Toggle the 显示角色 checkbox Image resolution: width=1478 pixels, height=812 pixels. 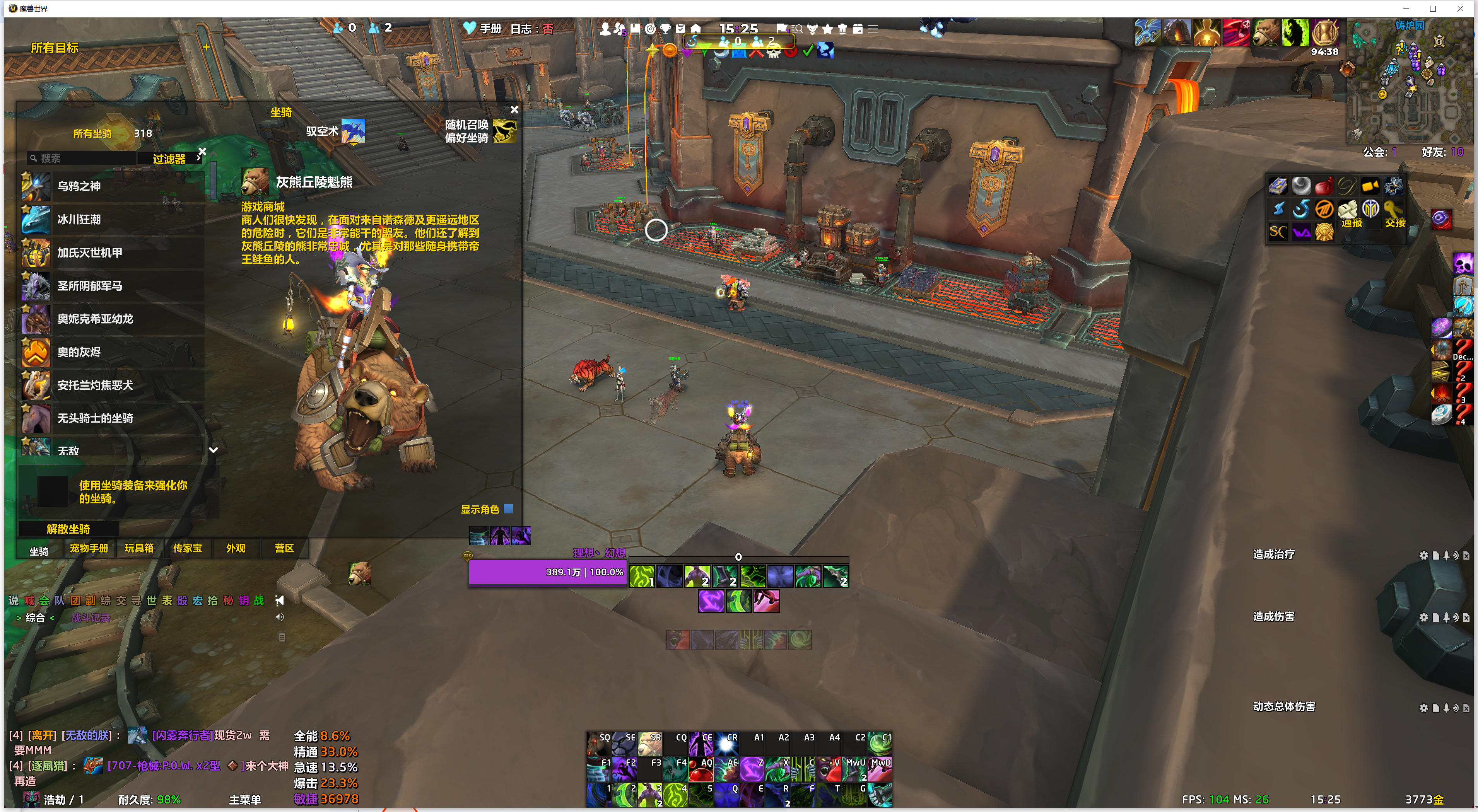pos(508,508)
